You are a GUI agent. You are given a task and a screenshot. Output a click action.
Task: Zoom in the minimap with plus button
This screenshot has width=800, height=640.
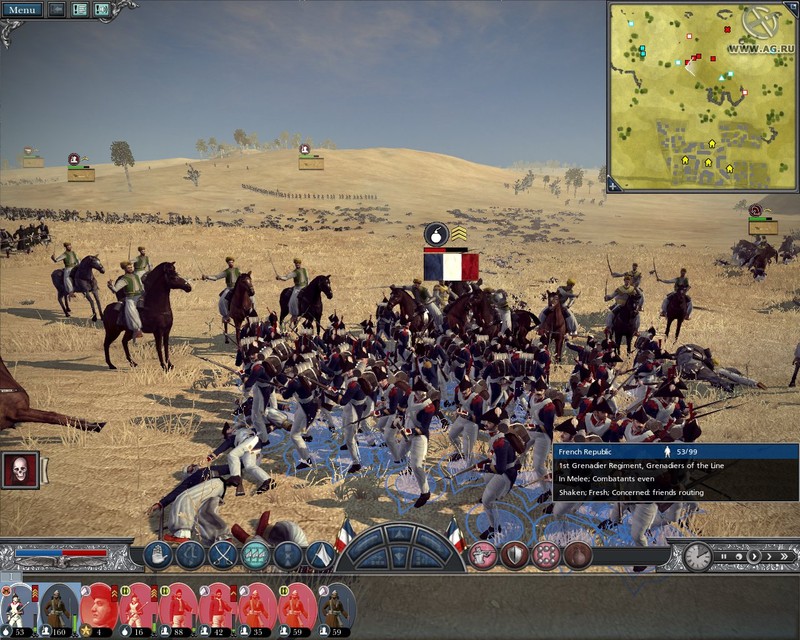pyautogui.click(x=614, y=184)
